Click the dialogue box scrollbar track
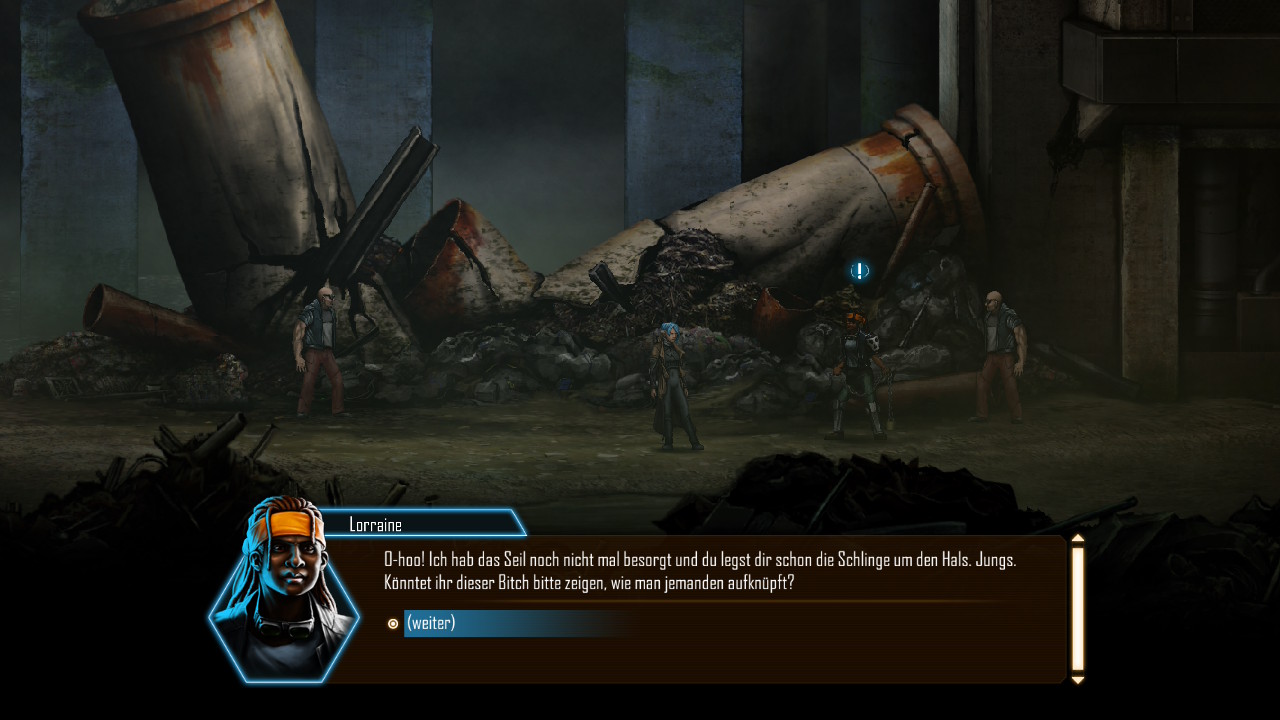Screen dimensions: 1280x720 (x=1078, y=608)
